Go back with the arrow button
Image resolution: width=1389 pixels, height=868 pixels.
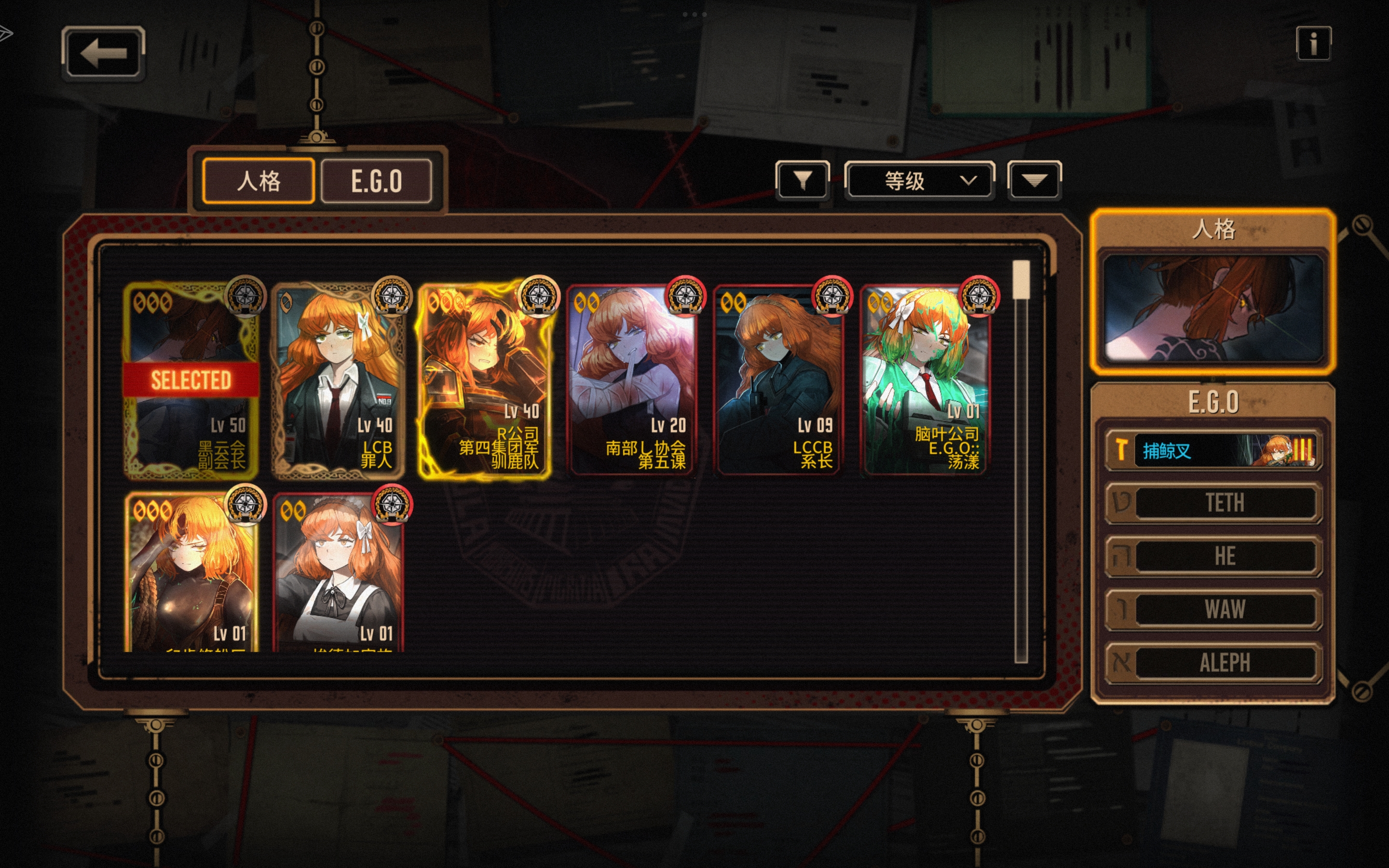pyautogui.click(x=103, y=53)
